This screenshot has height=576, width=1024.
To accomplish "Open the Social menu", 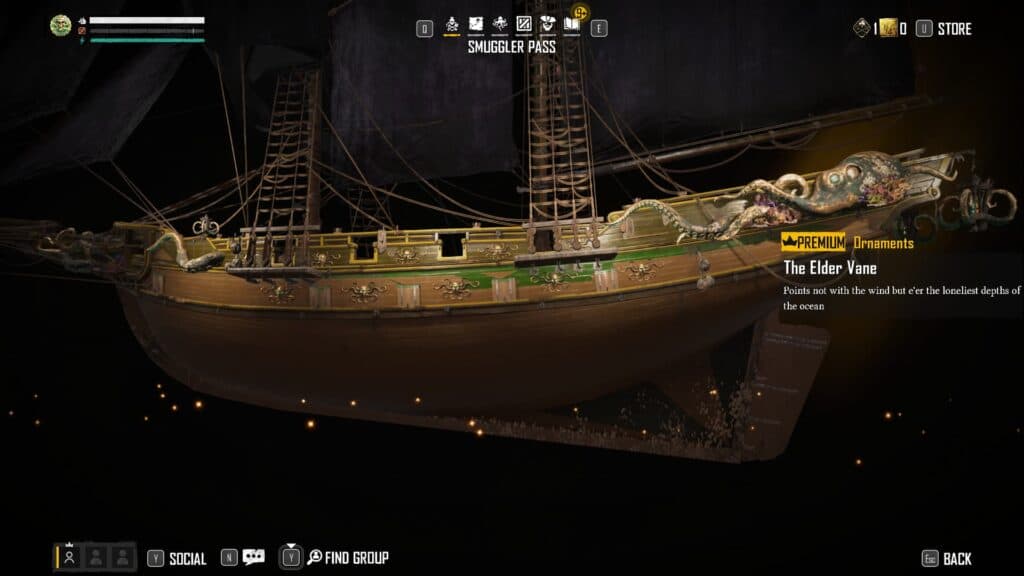I will [187, 558].
